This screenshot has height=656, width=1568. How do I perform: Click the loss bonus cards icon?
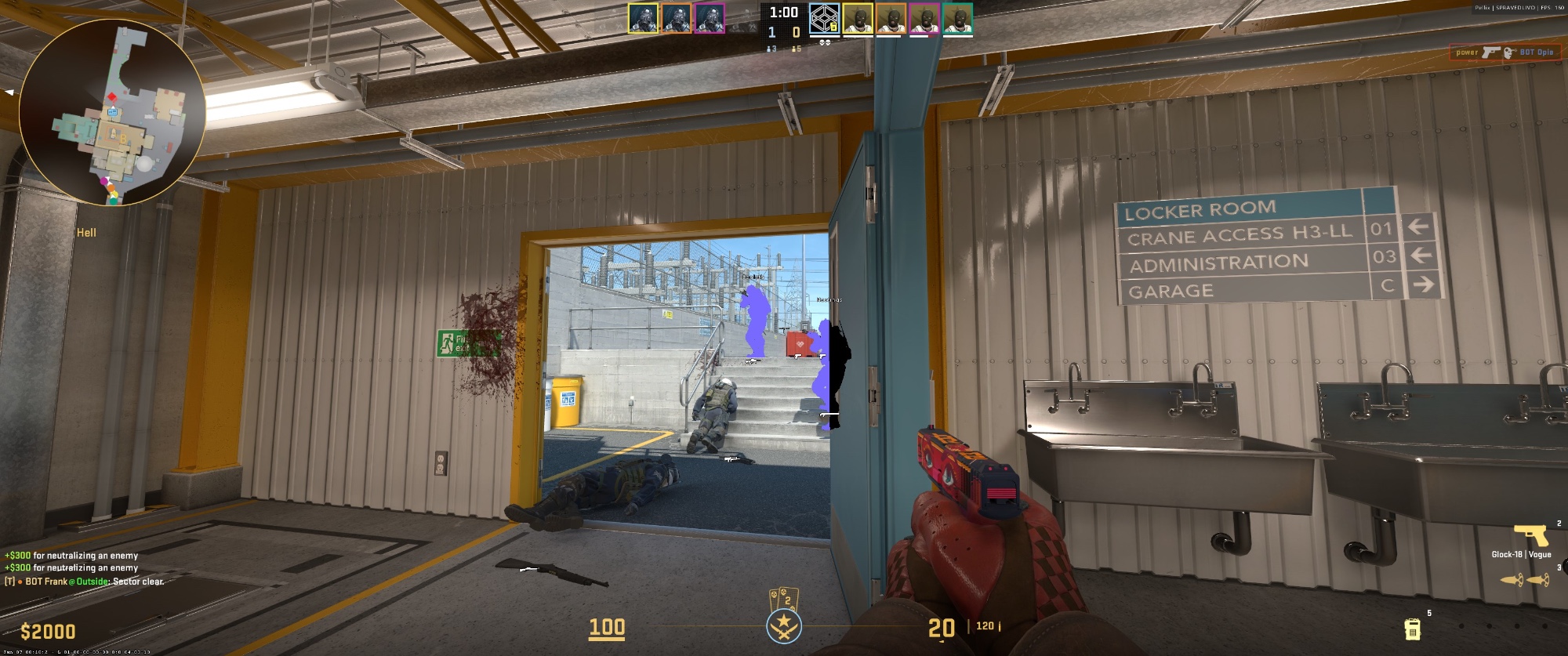(x=784, y=598)
